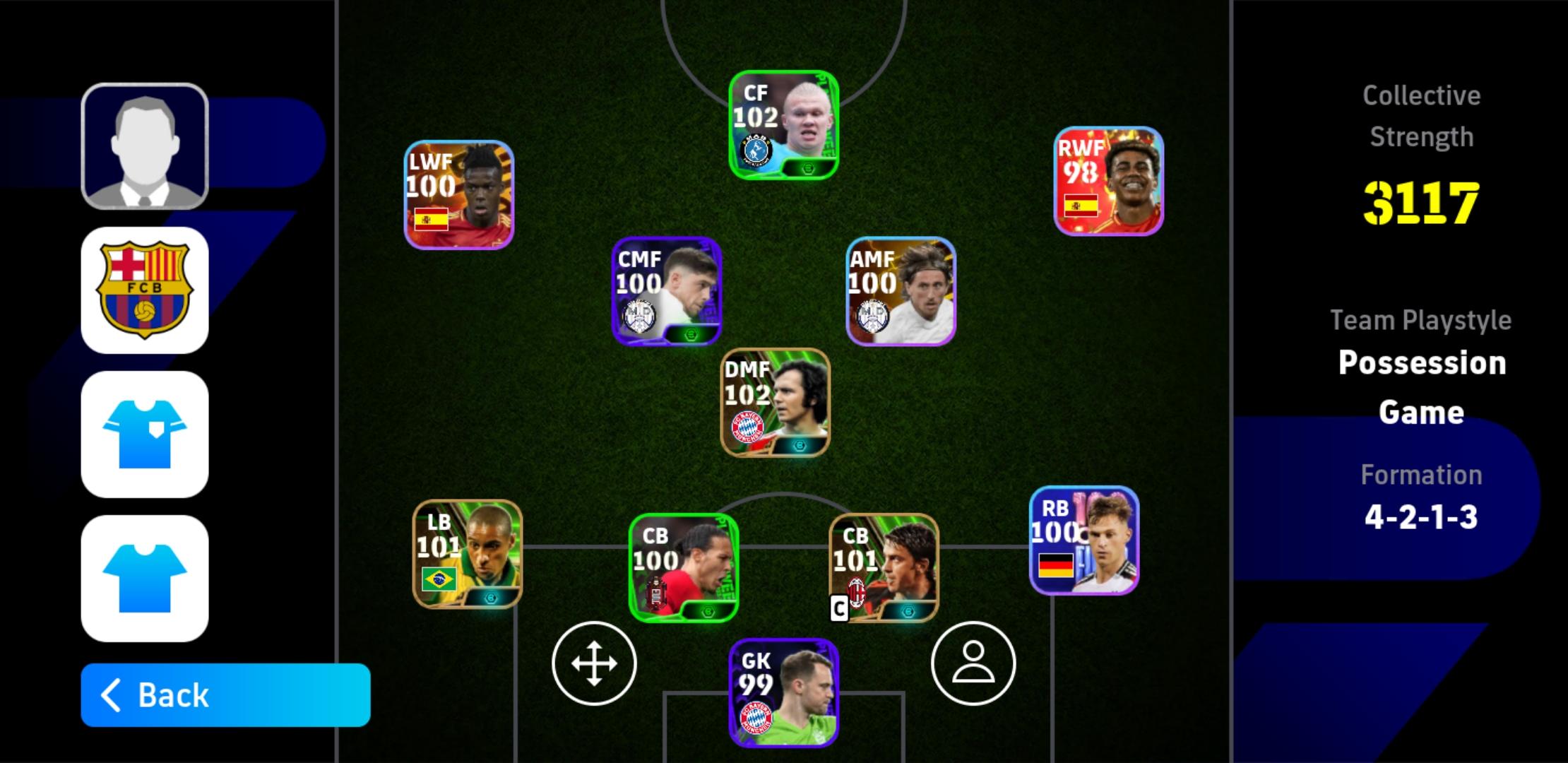Open the Formation 4-2-1-3 setting
This screenshot has width=1568, height=763.
pyautogui.click(x=1421, y=516)
